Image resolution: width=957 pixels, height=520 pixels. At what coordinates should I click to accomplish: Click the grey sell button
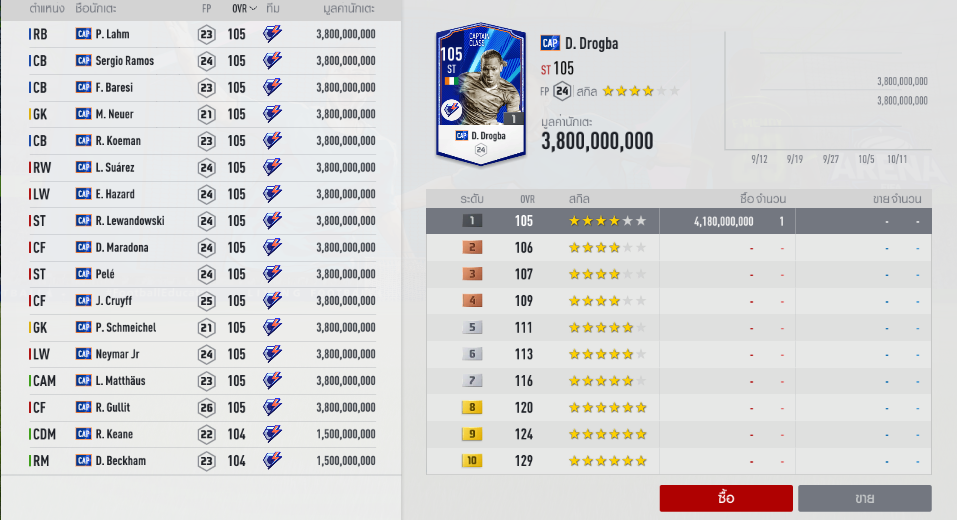click(864, 498)
